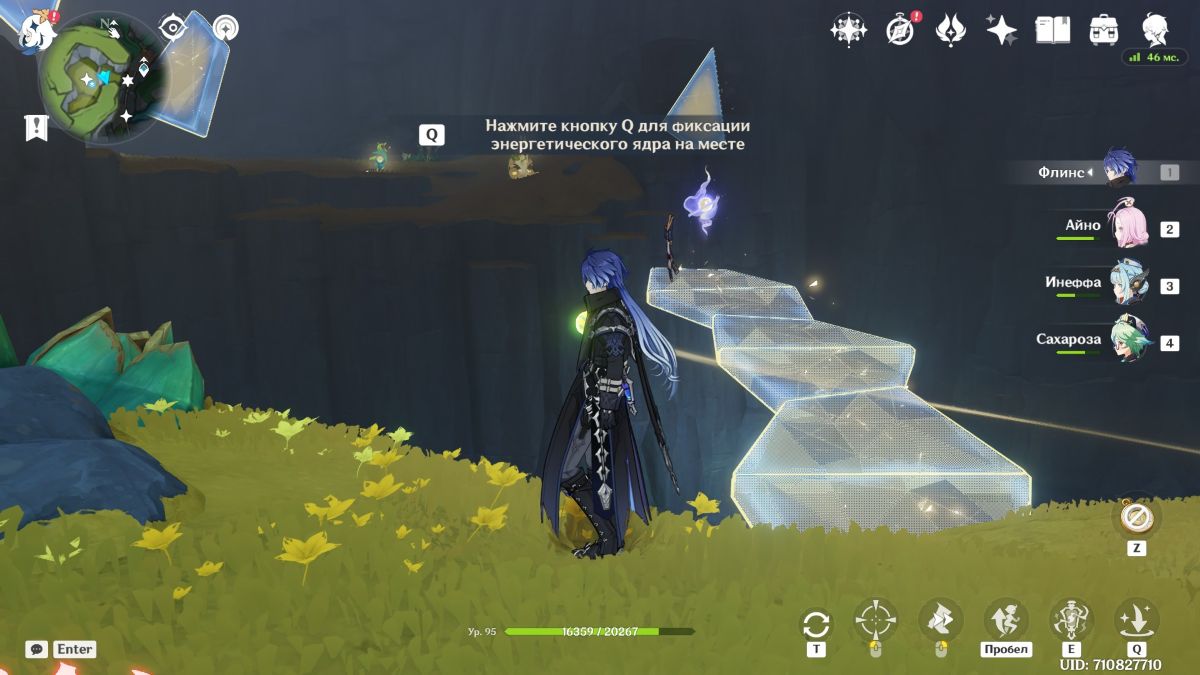The height and width of the screenshot is (675, 1200).
Task: Switch to party member Инеффа
Action: [x=1129, y=285]
